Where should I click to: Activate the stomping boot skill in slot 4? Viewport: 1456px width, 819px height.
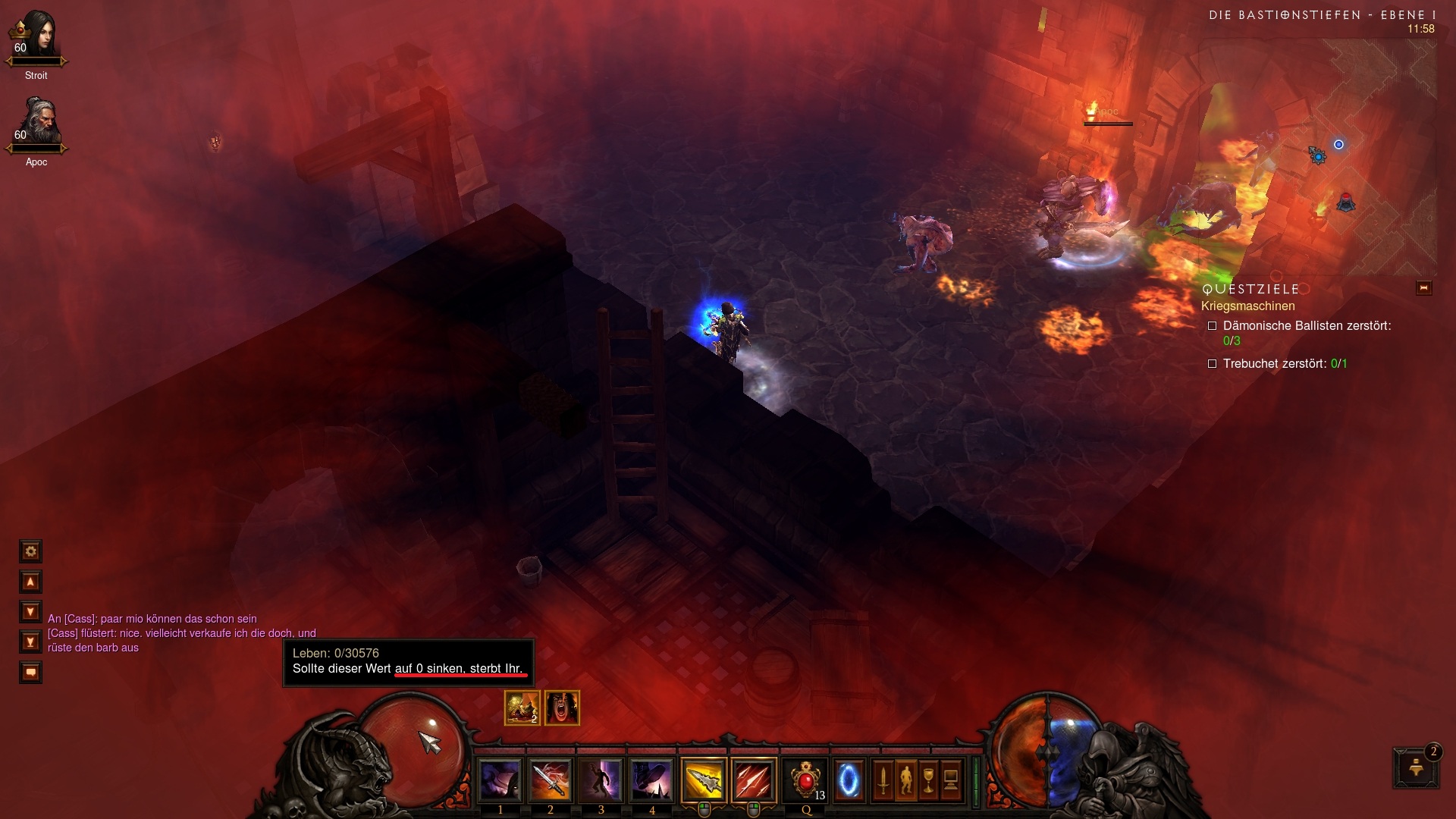652,780
